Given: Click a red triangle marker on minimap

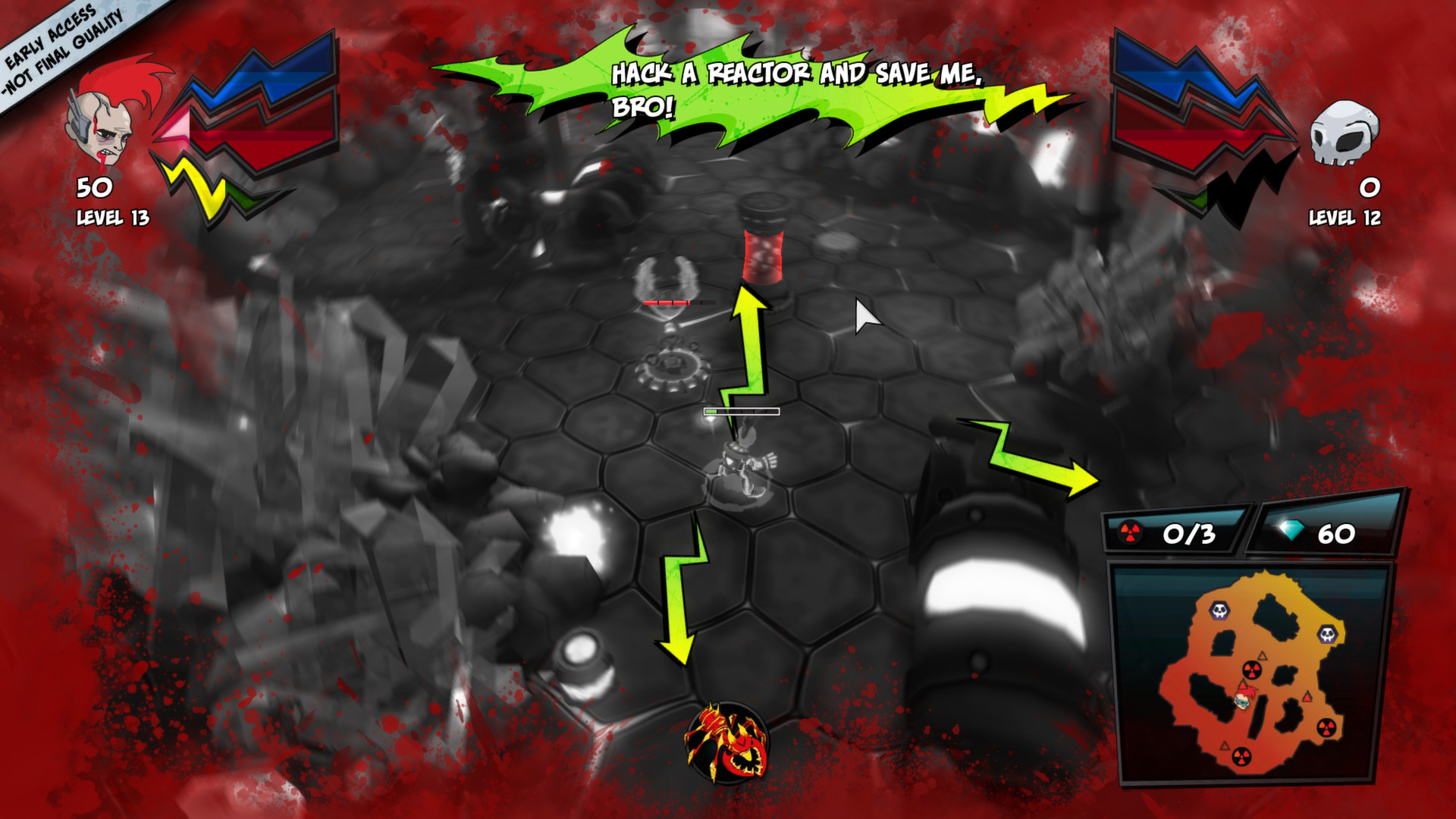Looking at the screenshot, I should click(1308, 697).
